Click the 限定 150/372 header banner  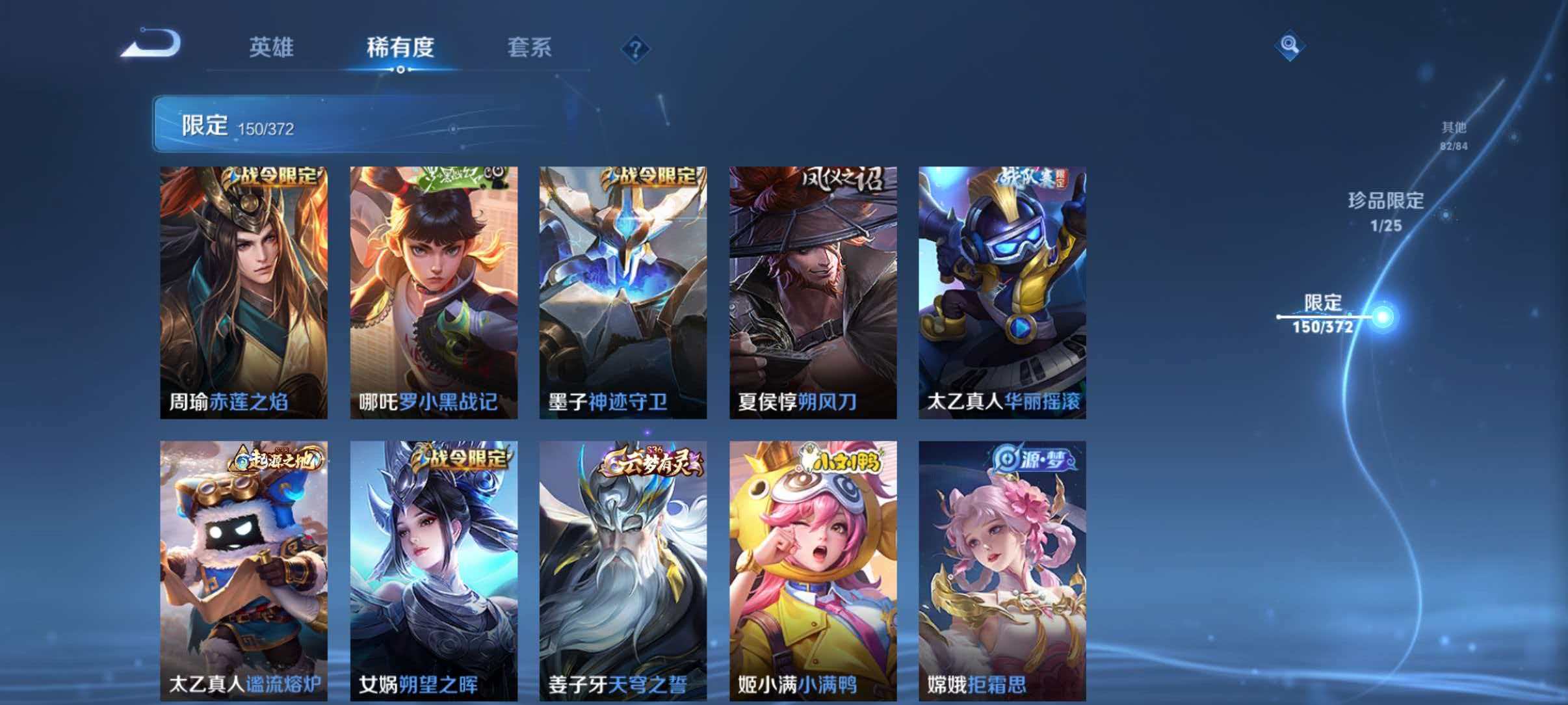260,126
